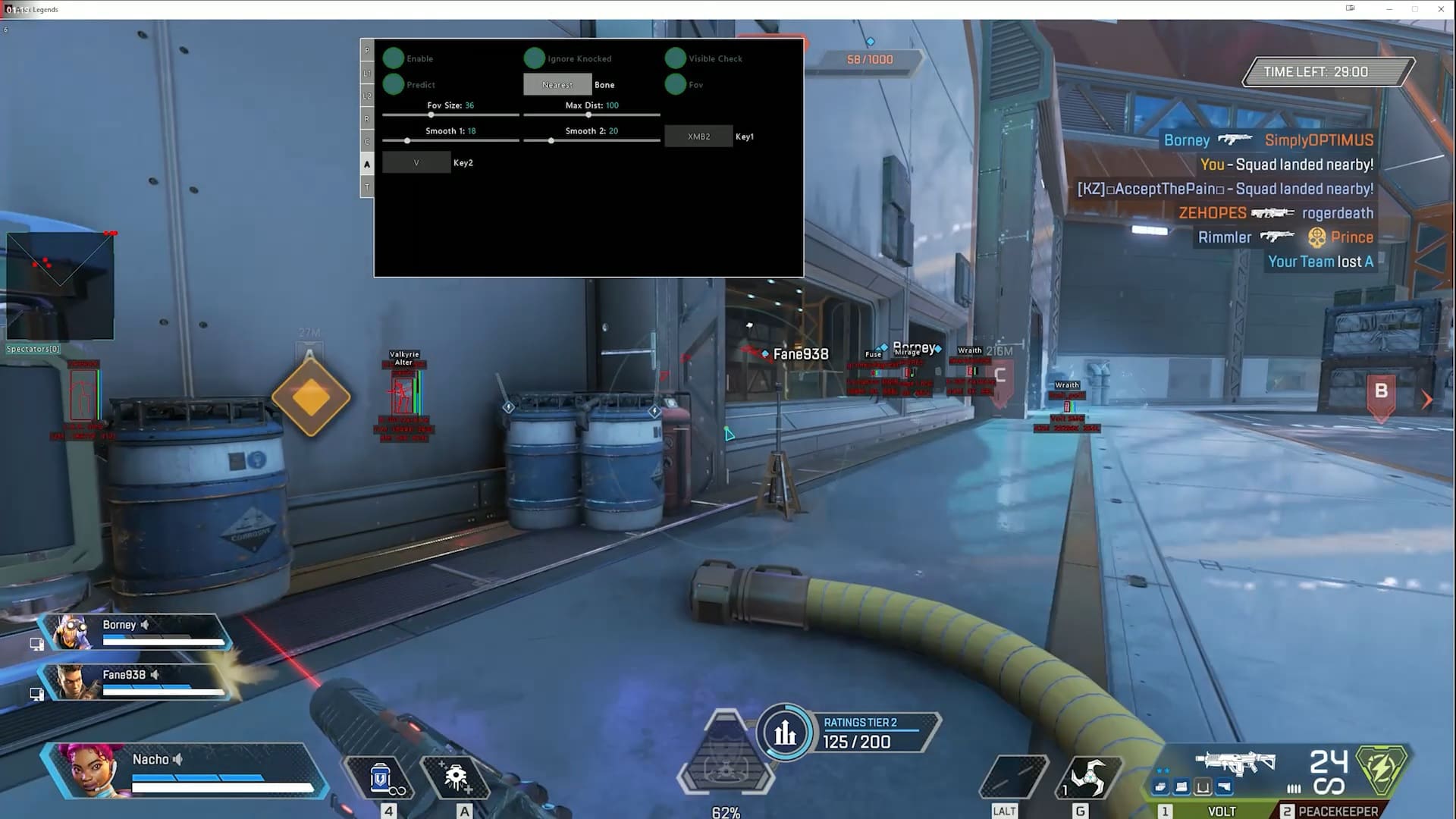Mute Fane938 via the speaker icon
Screen dimensions: 1456x819
point(155,675)
